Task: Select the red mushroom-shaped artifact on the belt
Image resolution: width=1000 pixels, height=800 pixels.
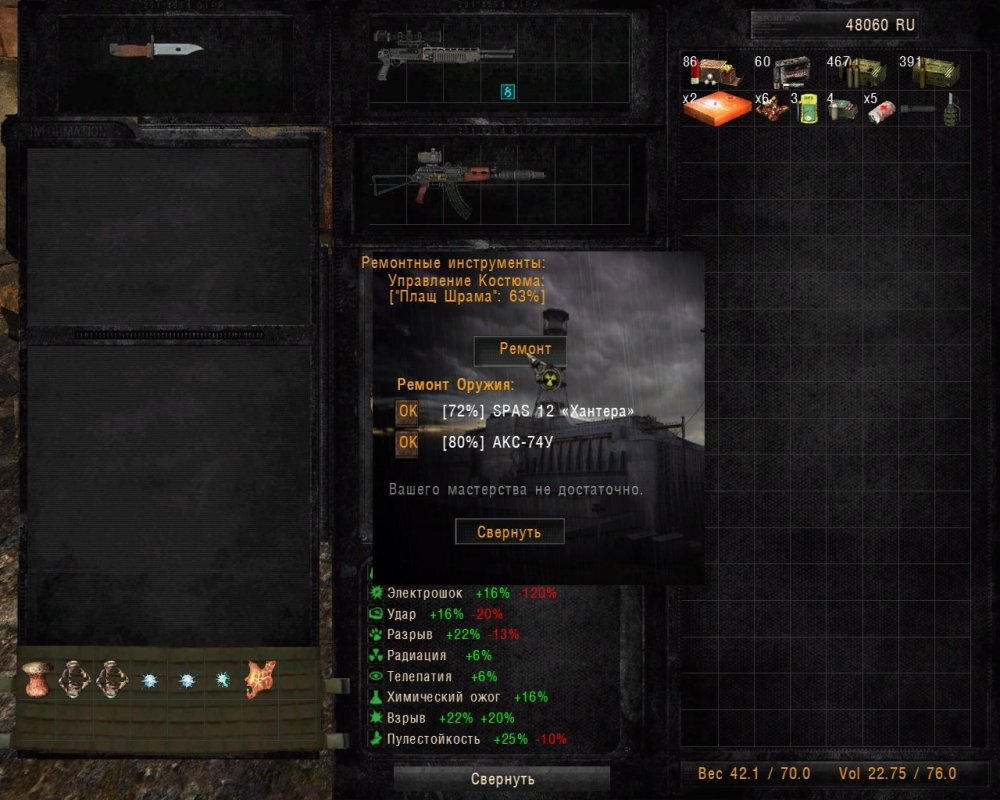Action: click(38, 679)
